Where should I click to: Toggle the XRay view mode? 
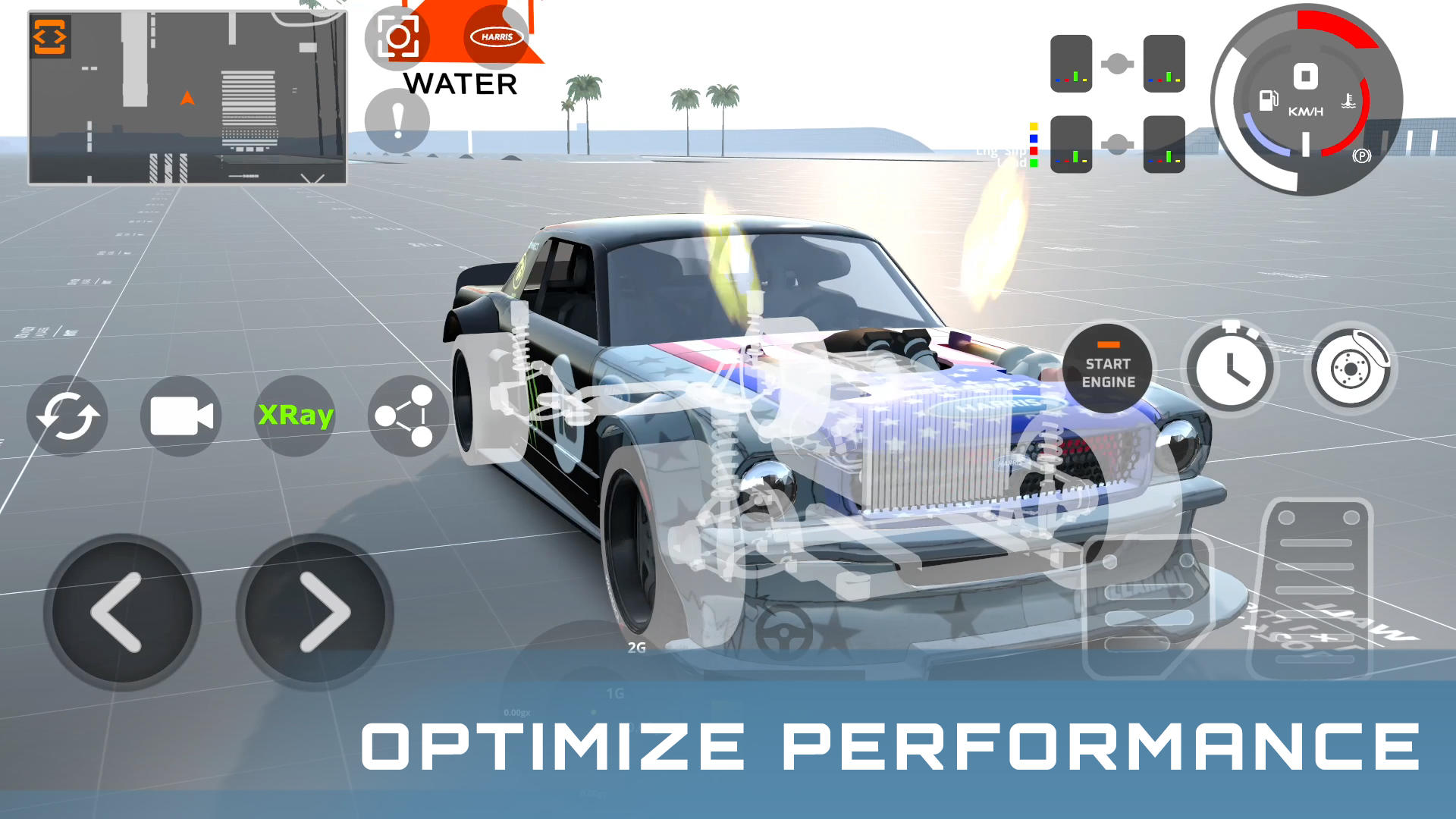295,416
